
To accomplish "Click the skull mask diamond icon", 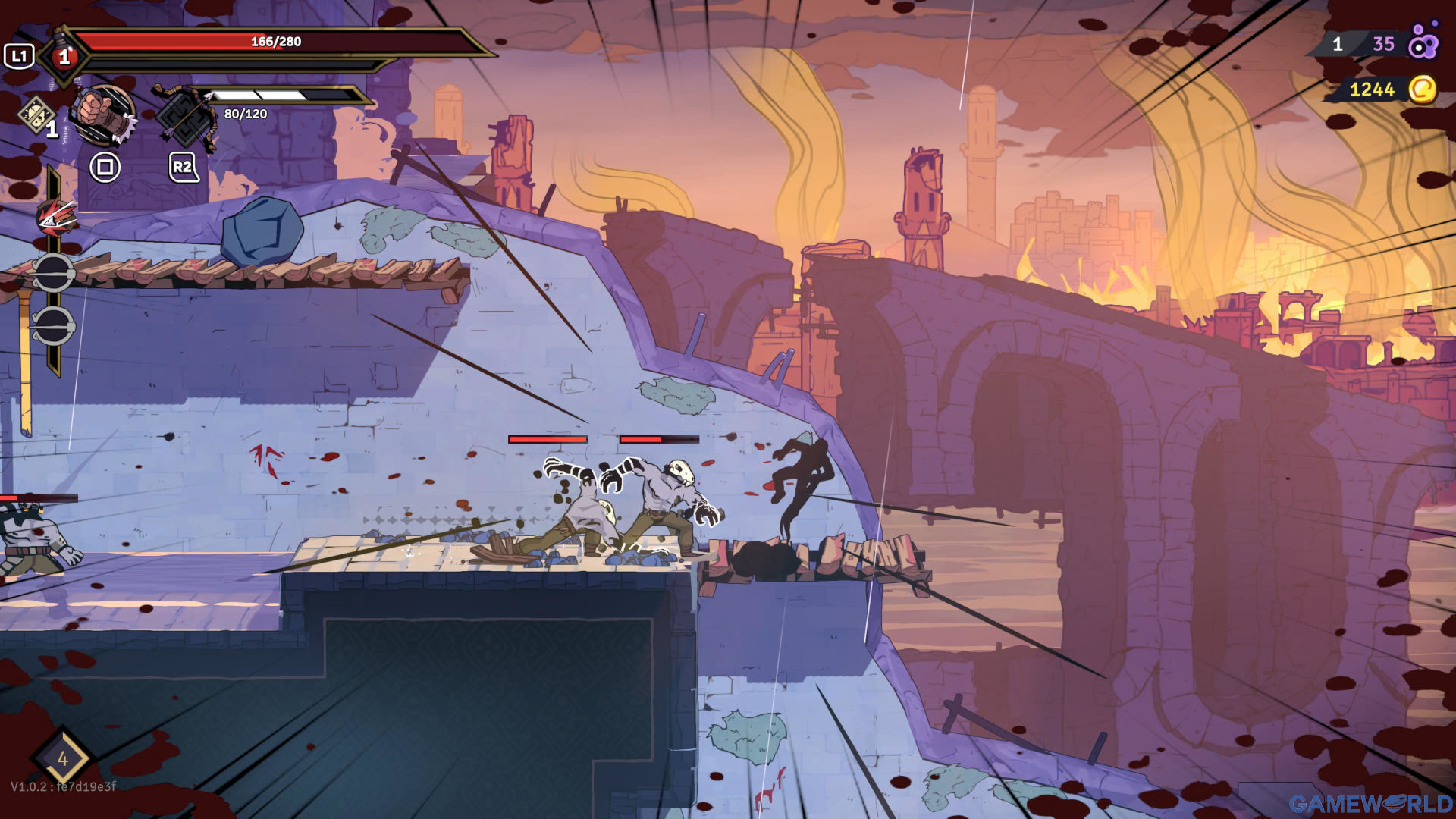I will pos(36,115).
